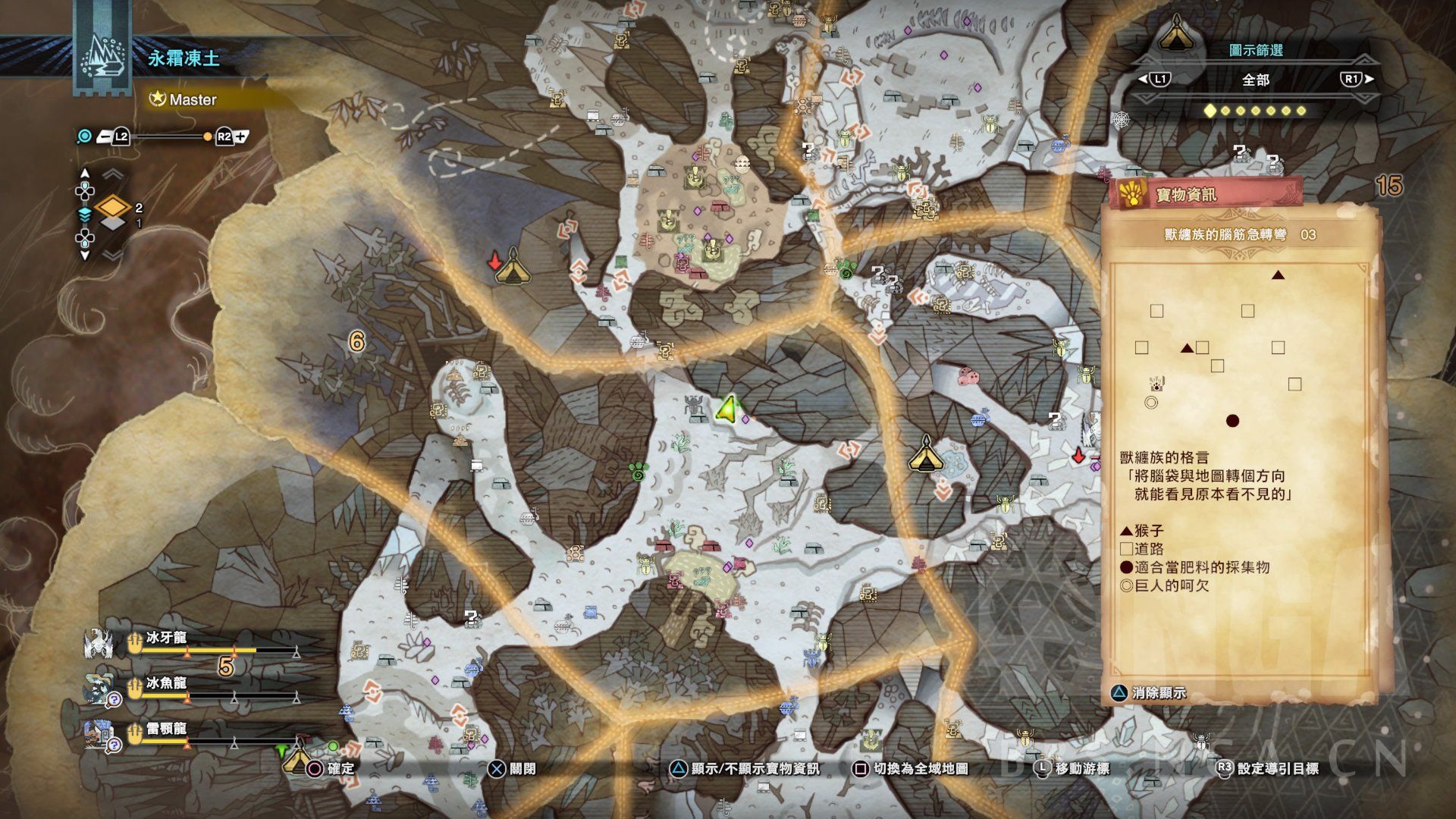Click the upper floor-up arrow indicator

[x=85, y=174]
